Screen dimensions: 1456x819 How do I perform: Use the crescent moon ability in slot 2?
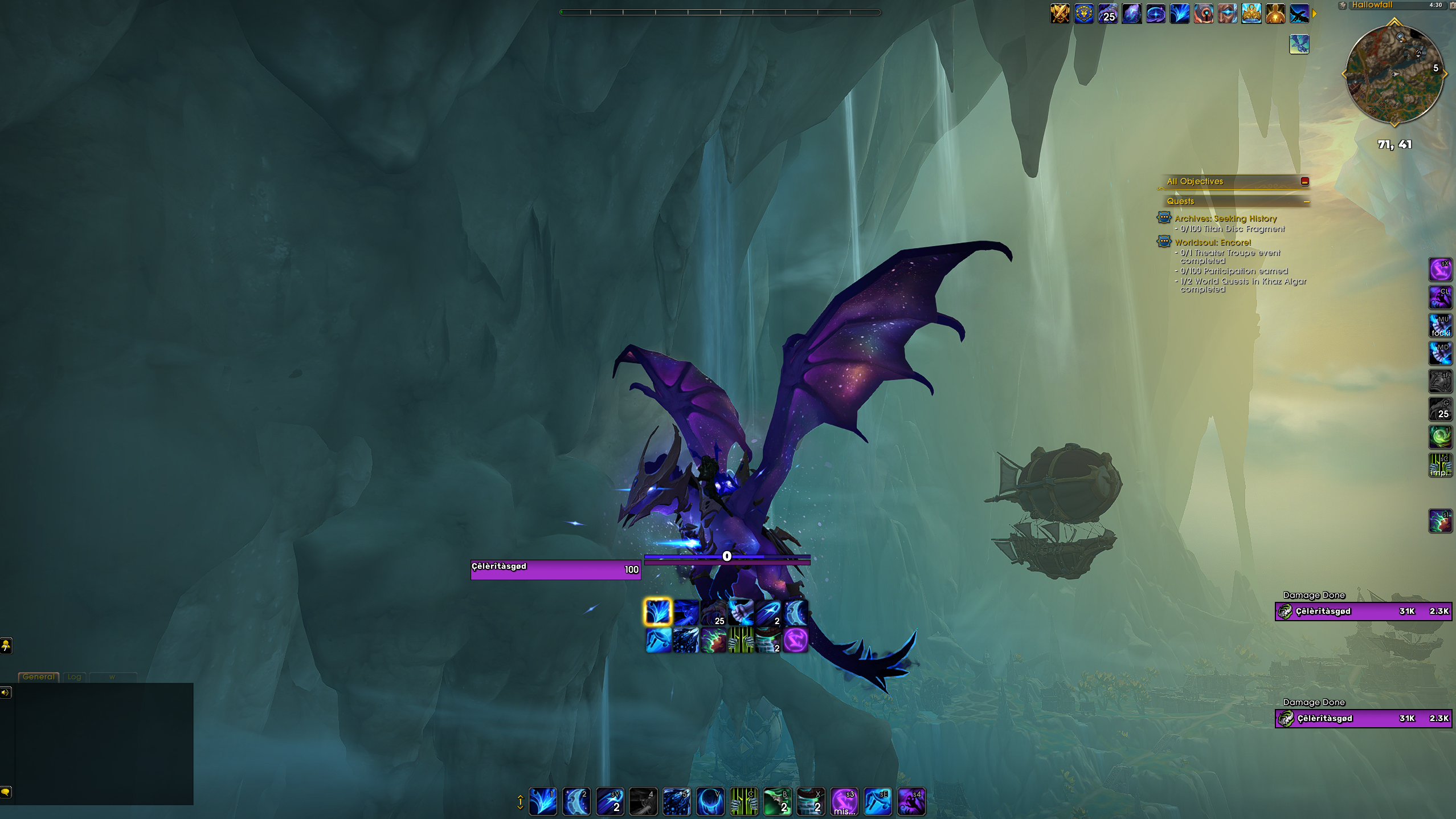coord(576,801)
